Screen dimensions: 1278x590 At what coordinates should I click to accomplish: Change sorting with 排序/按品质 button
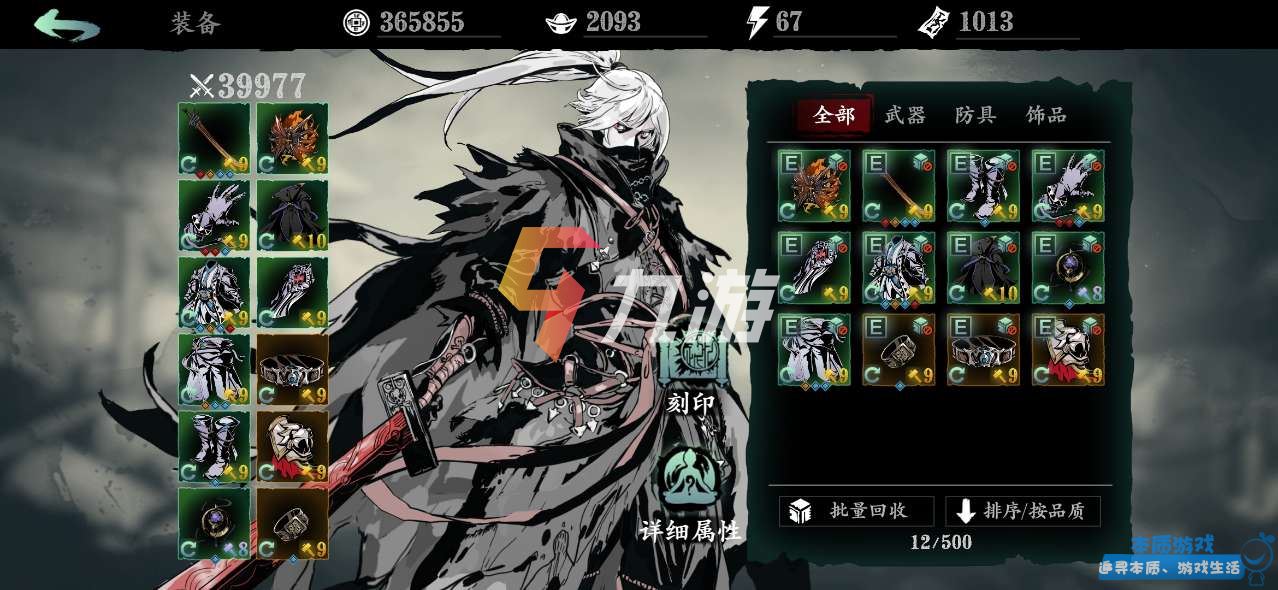click(x=1022, y=511)
